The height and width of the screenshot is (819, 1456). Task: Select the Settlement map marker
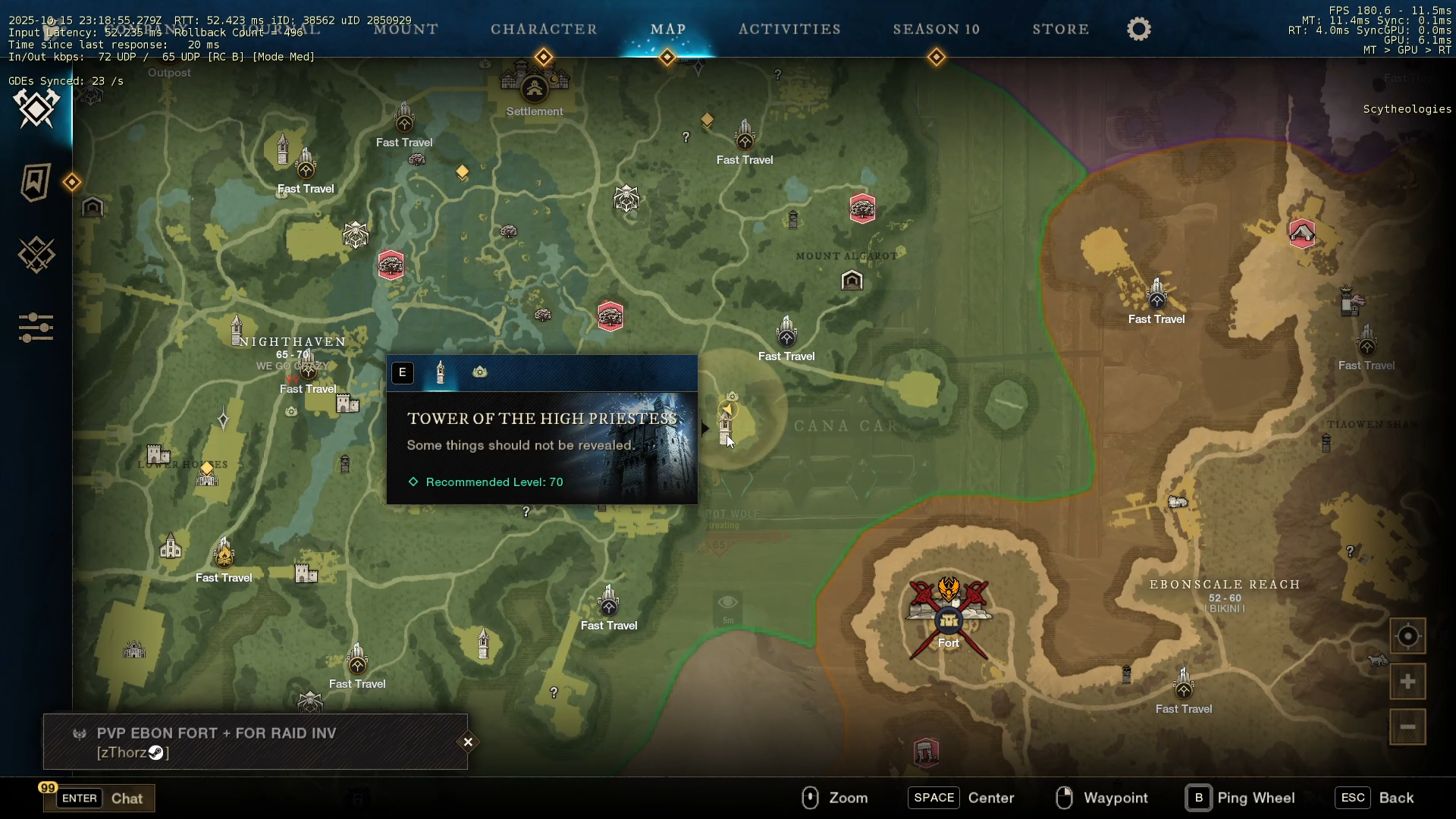point(535,89)
